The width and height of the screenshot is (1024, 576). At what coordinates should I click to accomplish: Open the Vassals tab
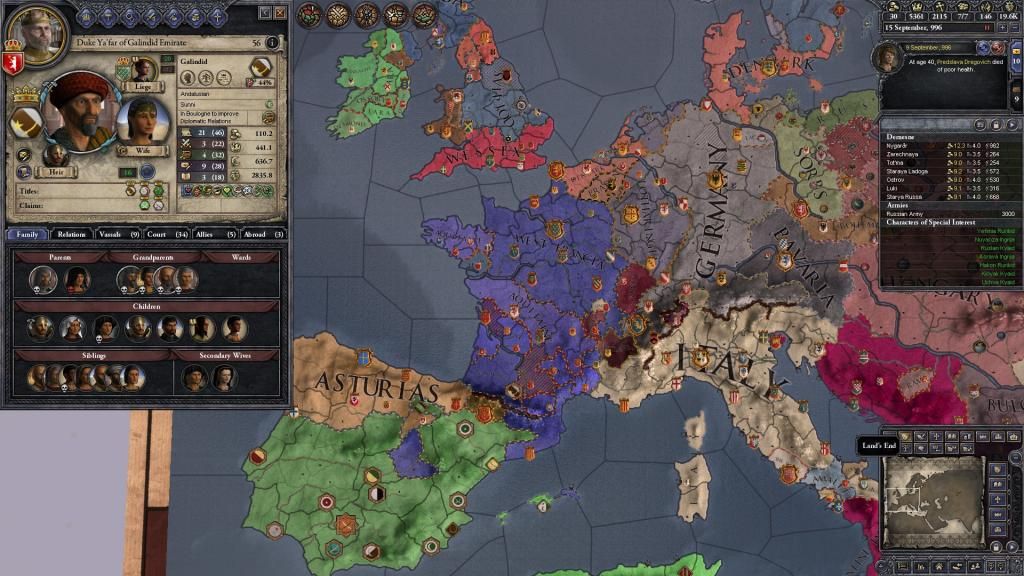pyautogui.click(x=118, y=234)
